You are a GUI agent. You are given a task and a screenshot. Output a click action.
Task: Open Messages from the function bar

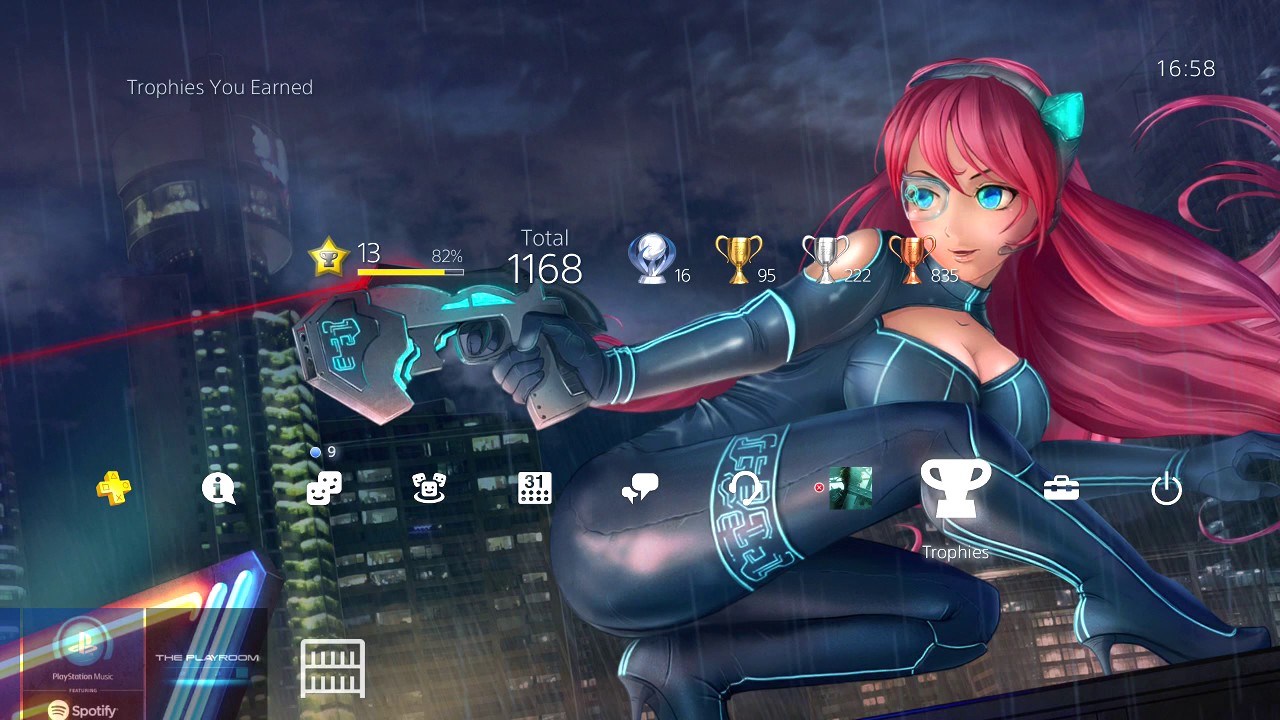pos(639,489)
